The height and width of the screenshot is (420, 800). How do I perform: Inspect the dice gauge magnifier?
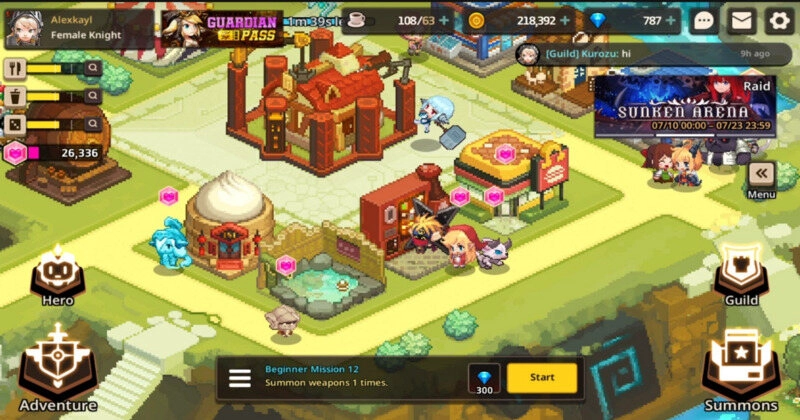pos(92,125)
